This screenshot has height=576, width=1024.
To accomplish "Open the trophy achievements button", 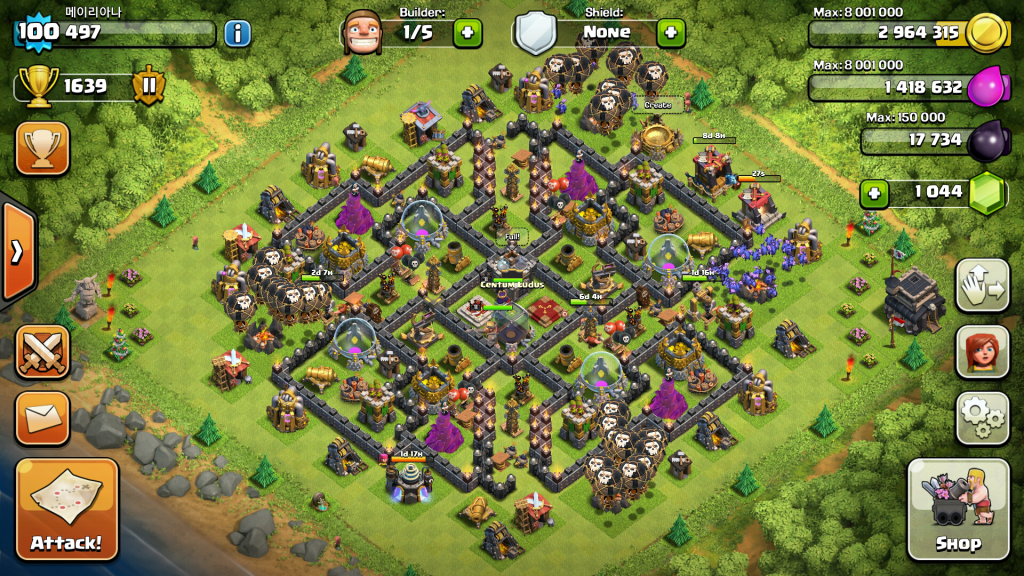I will (42, 148).
